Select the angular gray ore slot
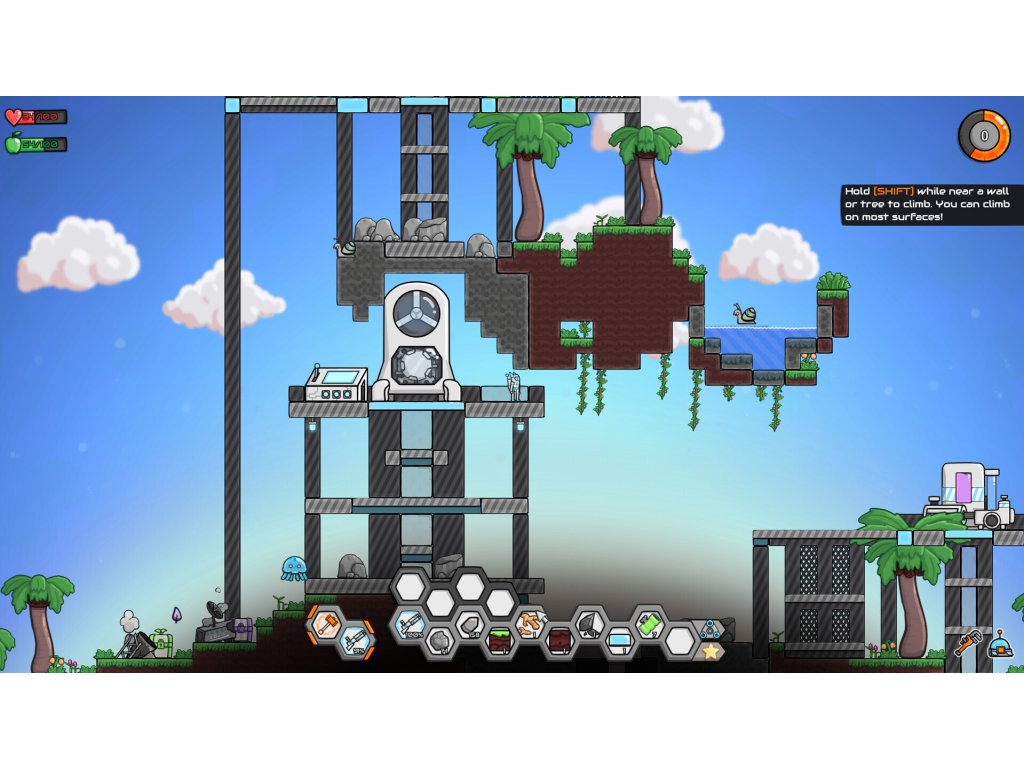Image resolution: width=1024 pixels, height=768 pixels. click(x=469, y=624)
